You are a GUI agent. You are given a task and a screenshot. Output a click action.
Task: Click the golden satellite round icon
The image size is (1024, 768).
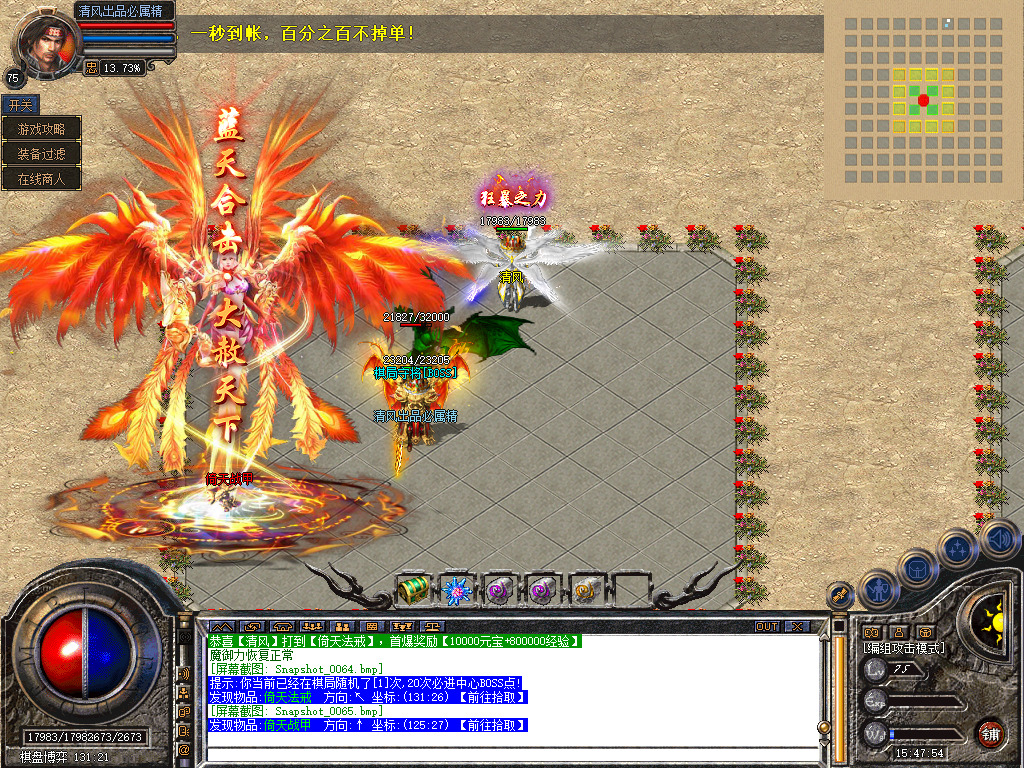[x=841, y=595]
